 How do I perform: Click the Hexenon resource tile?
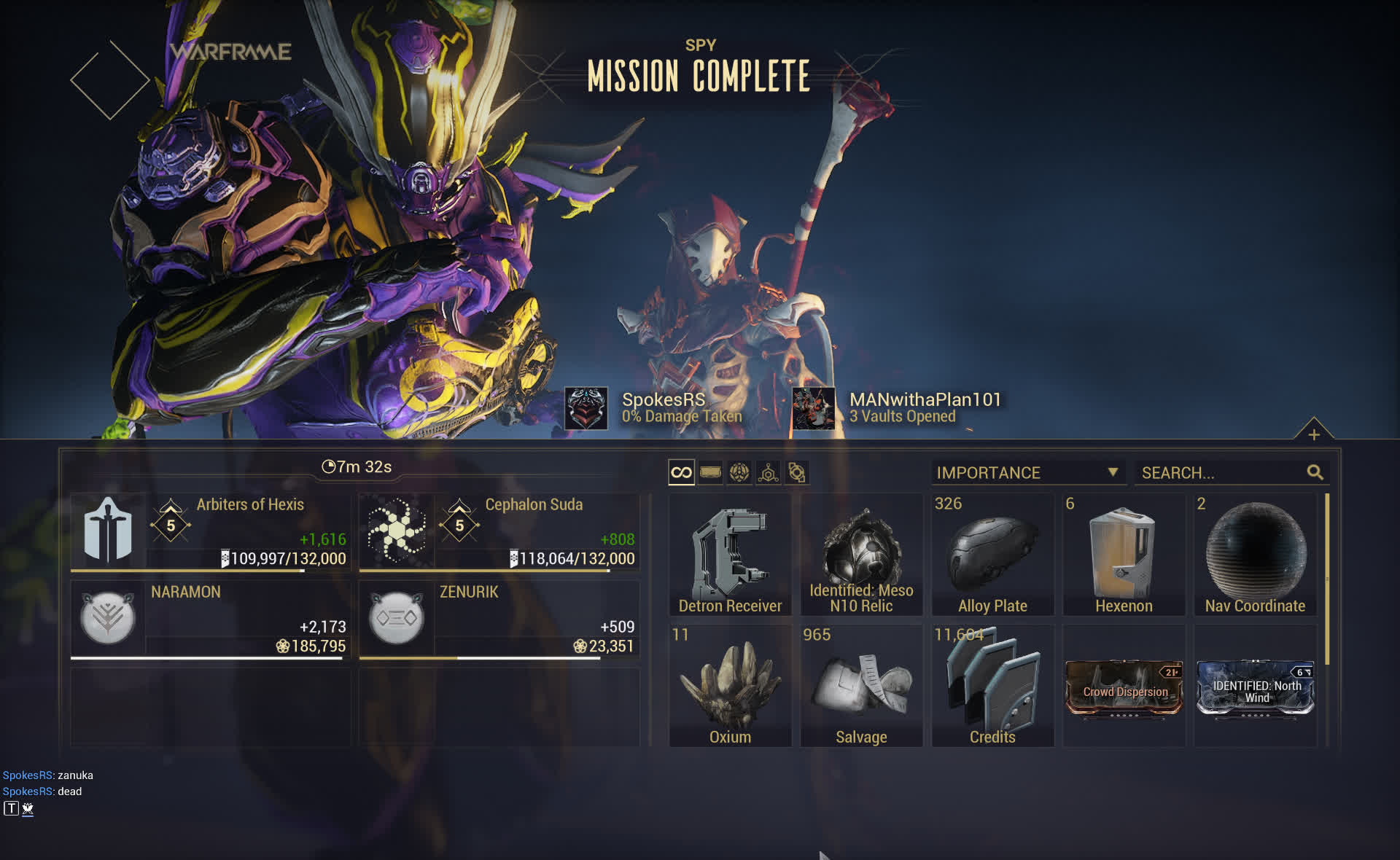click(1124, 555)
